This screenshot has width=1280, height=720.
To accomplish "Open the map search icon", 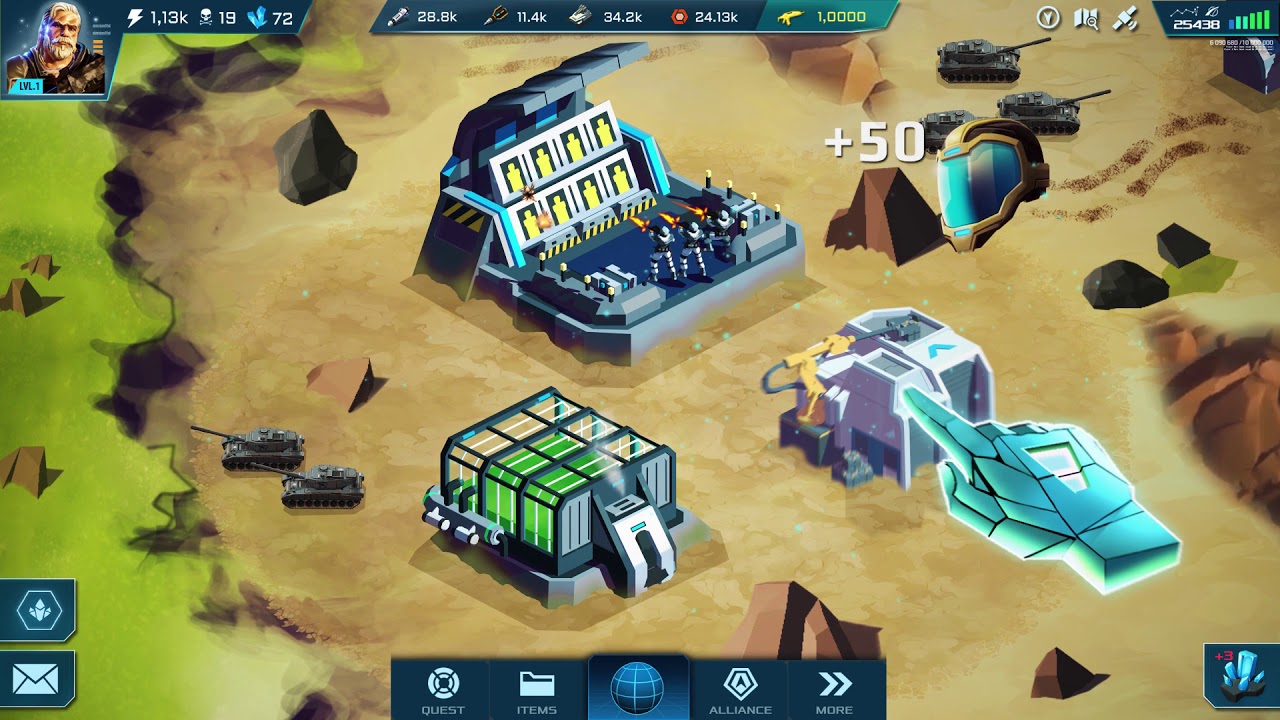I will click(1086, 18).
